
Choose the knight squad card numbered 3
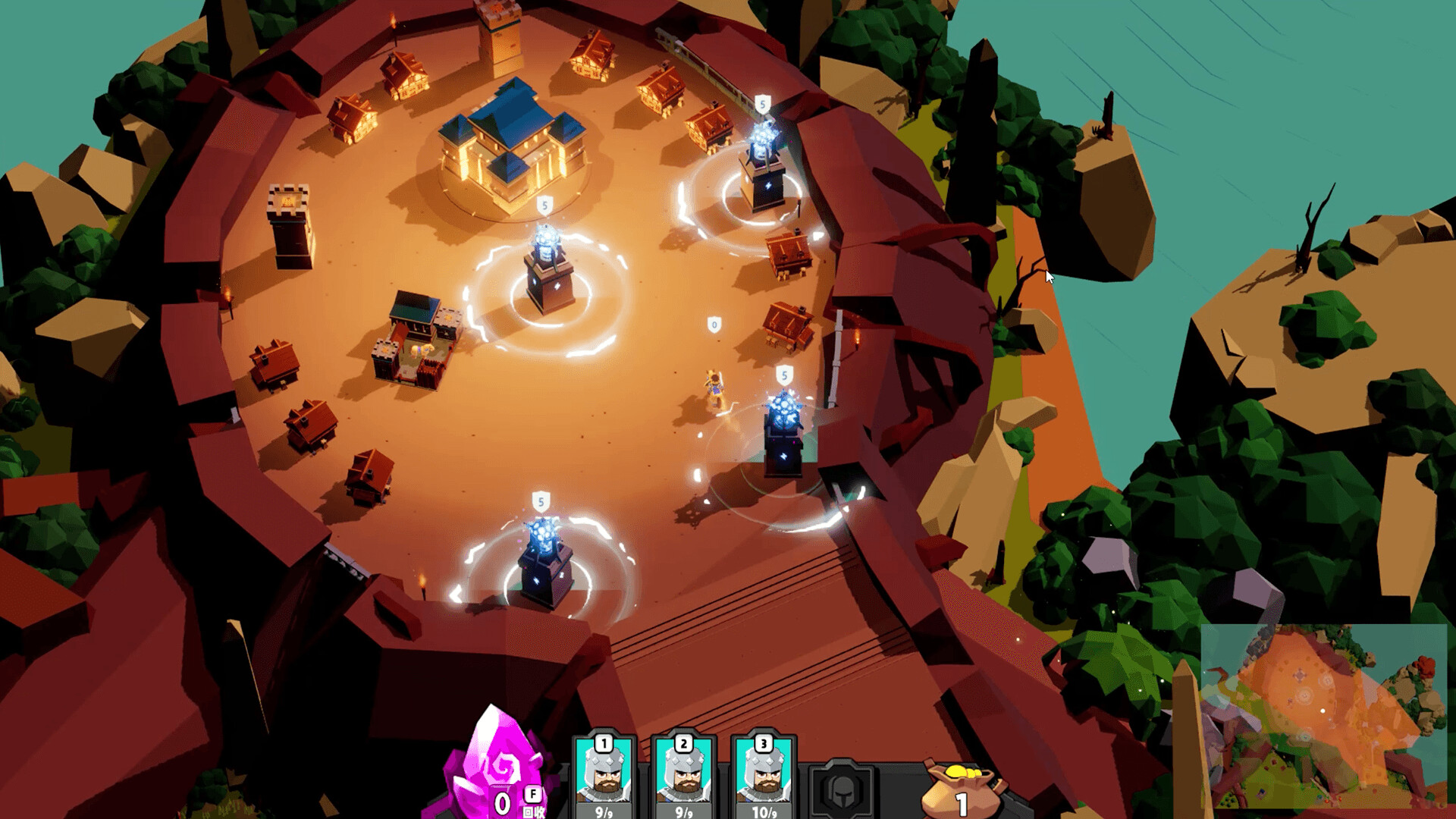tap(764, 775)
